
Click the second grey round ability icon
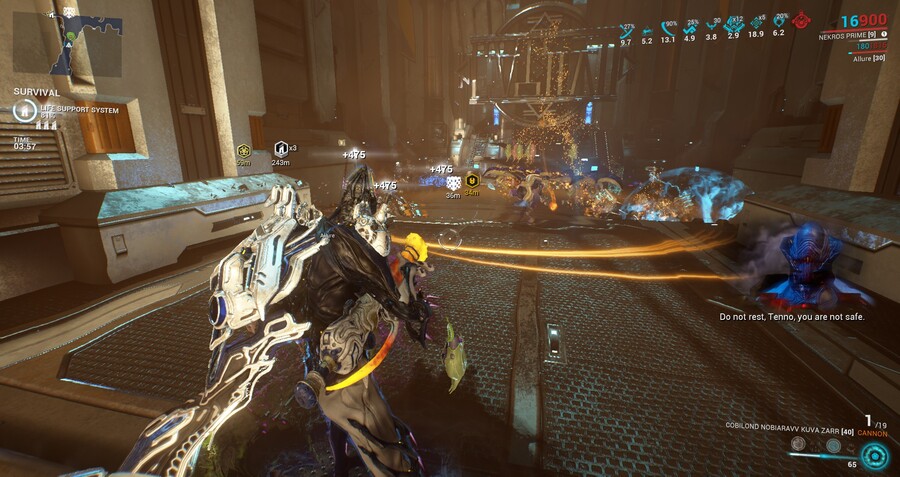tap(832, 446)
